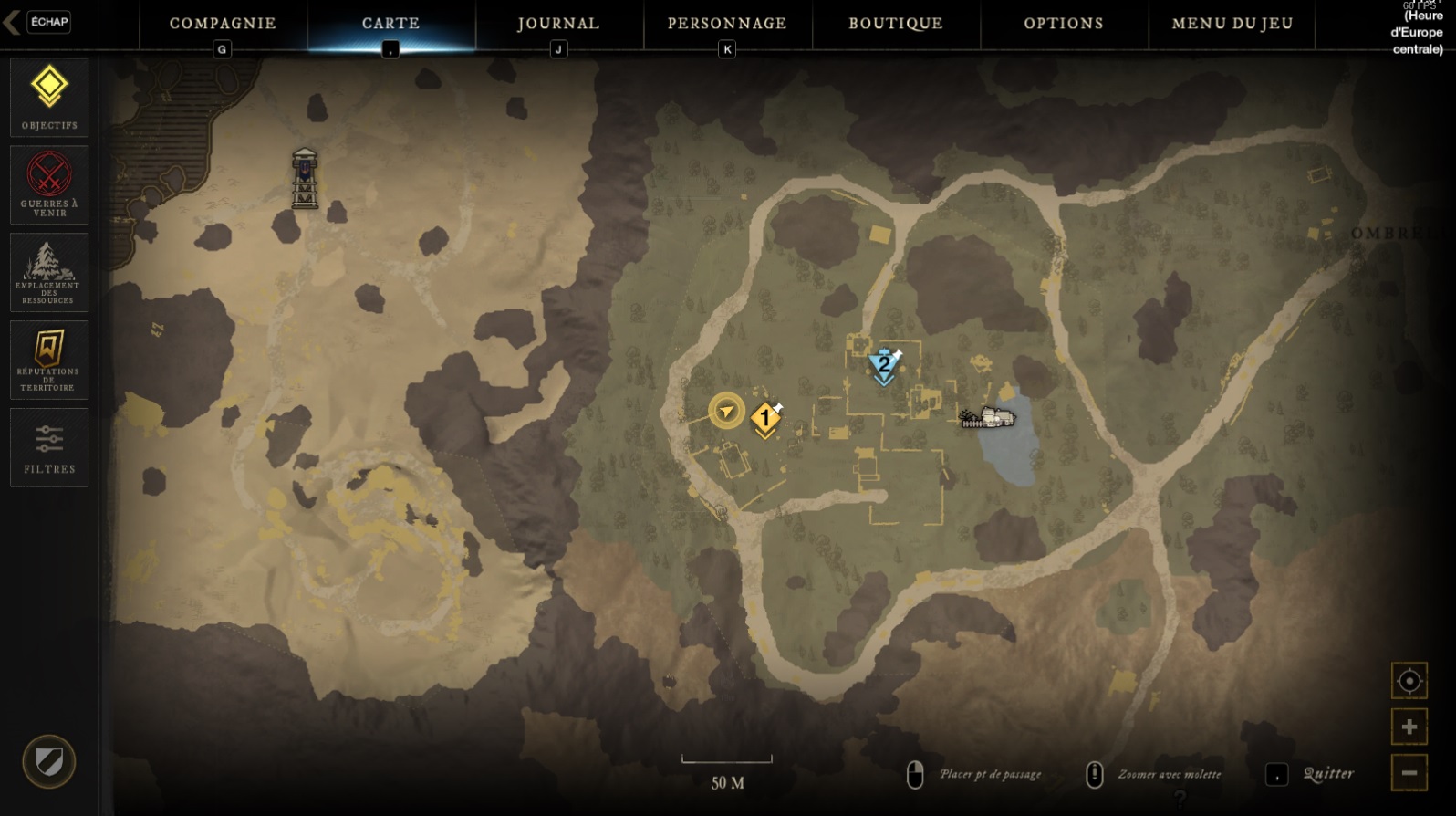Select the blue objective marker 2
Viewport: 1456px width, 816px height.
(884, 362)
